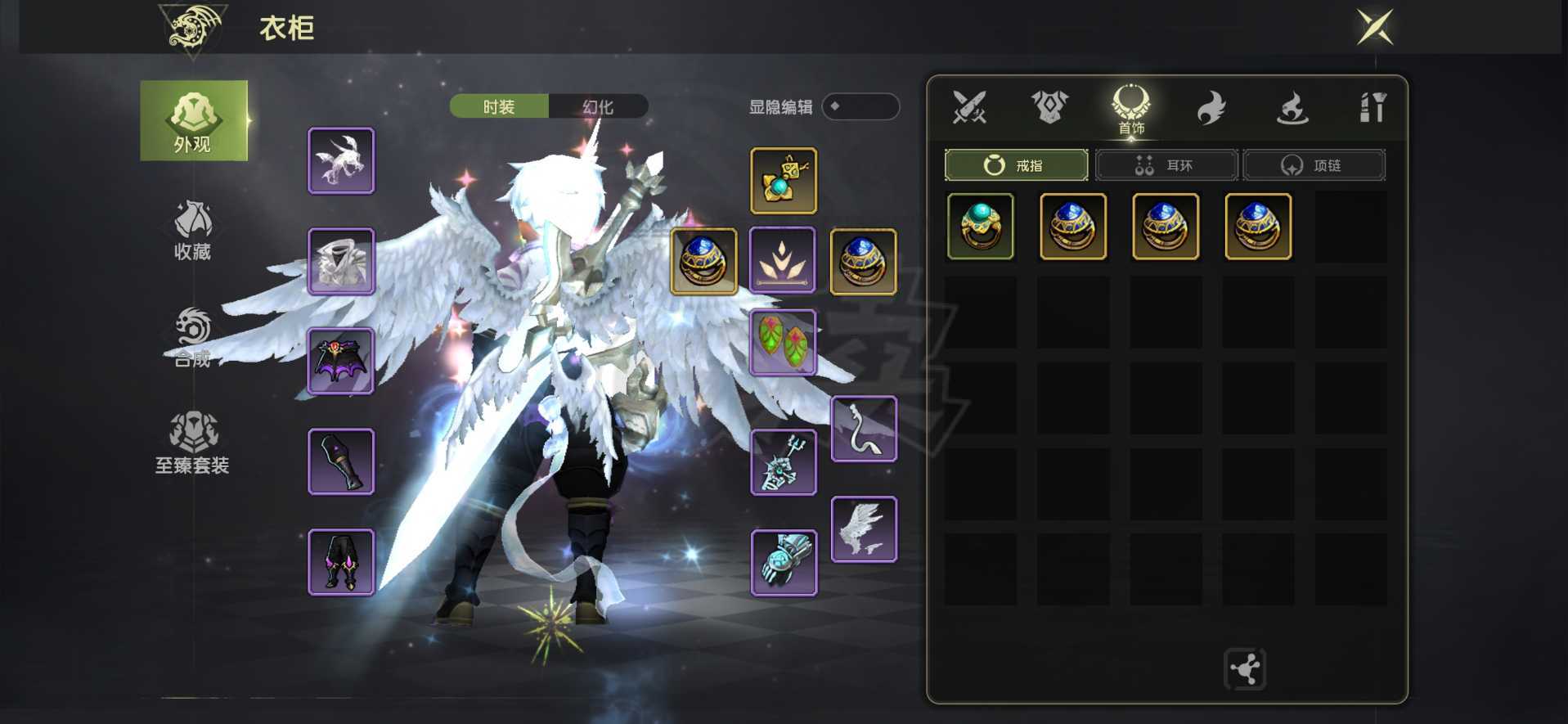Toggle the 显隐编辑 visibility edit switch

tap(860, 106)
